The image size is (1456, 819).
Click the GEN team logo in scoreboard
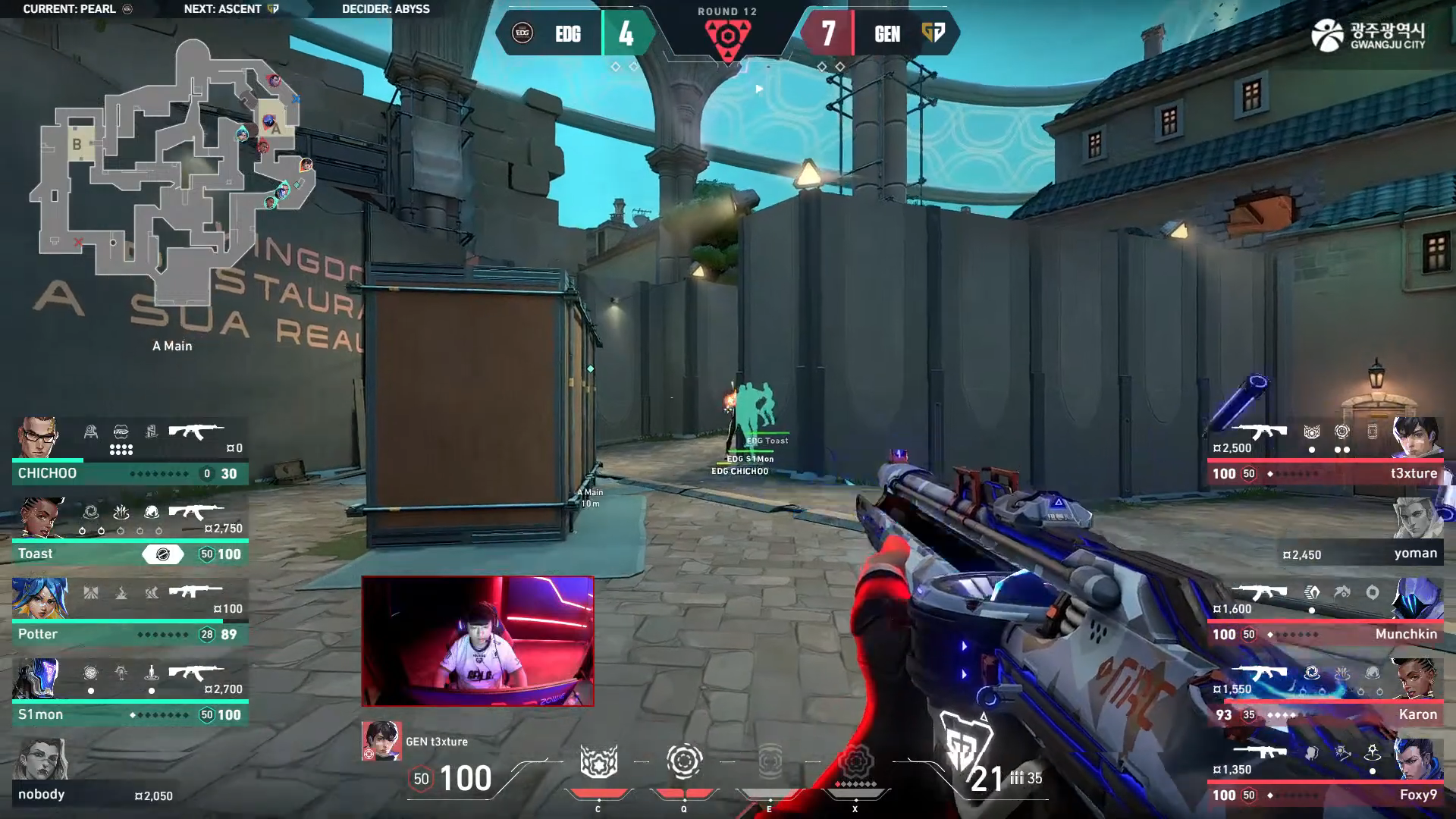tap(934, 33)
